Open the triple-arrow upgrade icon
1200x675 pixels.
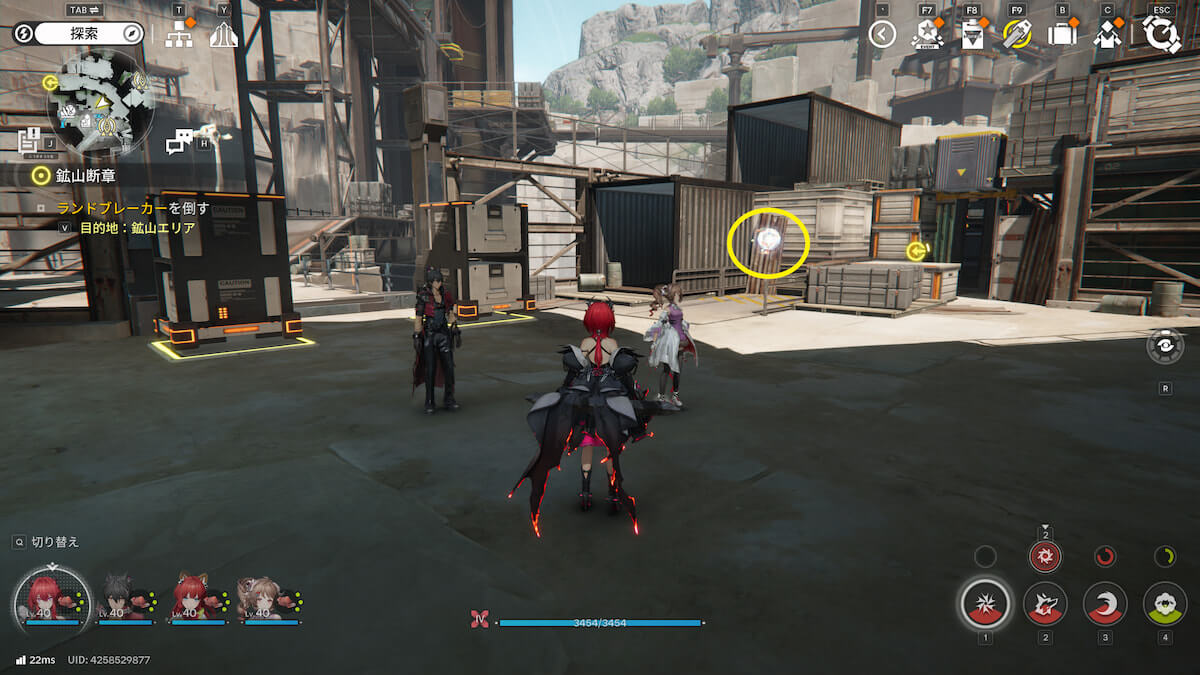click(x=223, y=35)
